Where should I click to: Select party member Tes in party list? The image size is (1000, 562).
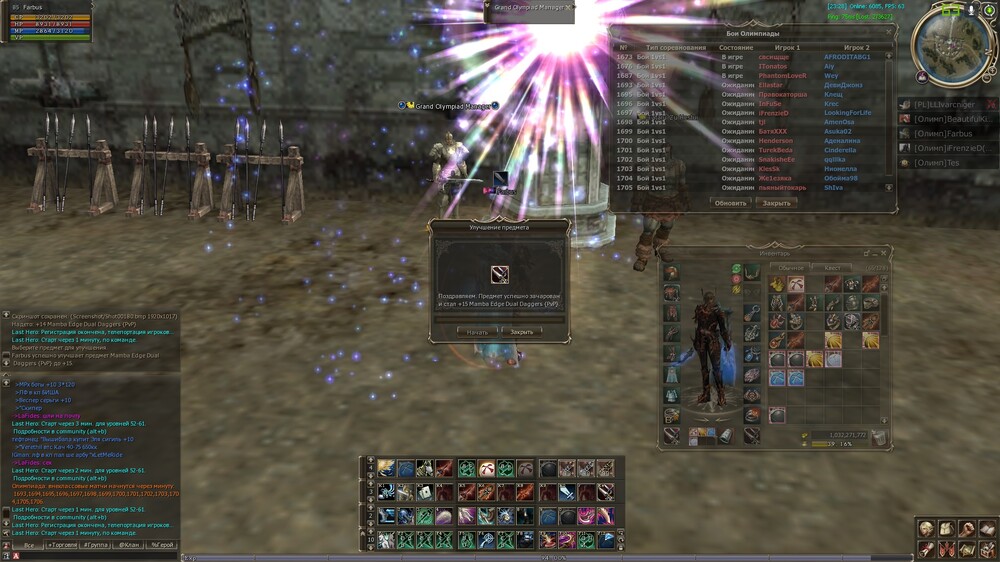click(x=939, y=162)
